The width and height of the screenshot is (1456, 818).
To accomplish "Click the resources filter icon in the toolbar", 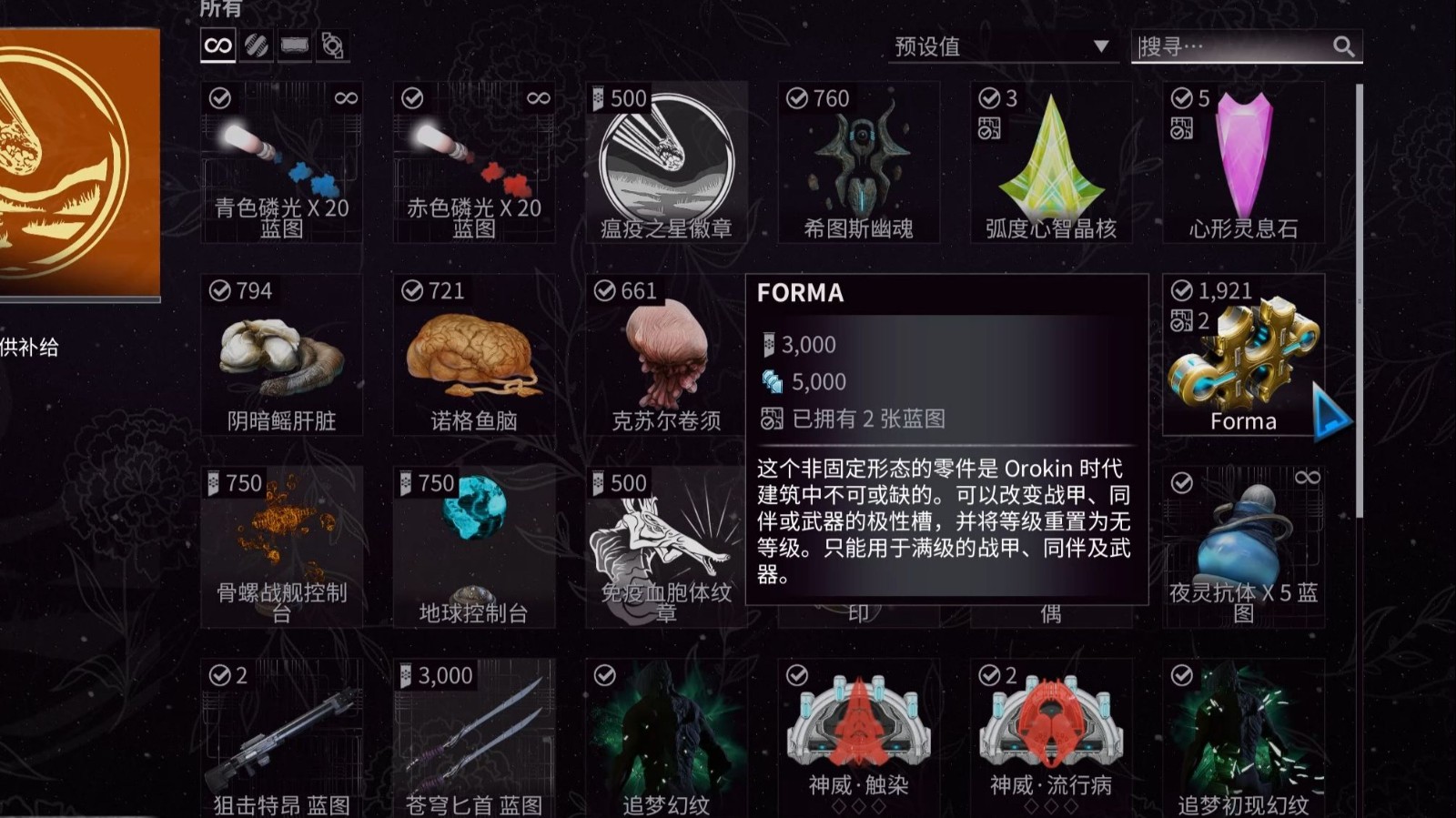I will click(x=257, y=45).
